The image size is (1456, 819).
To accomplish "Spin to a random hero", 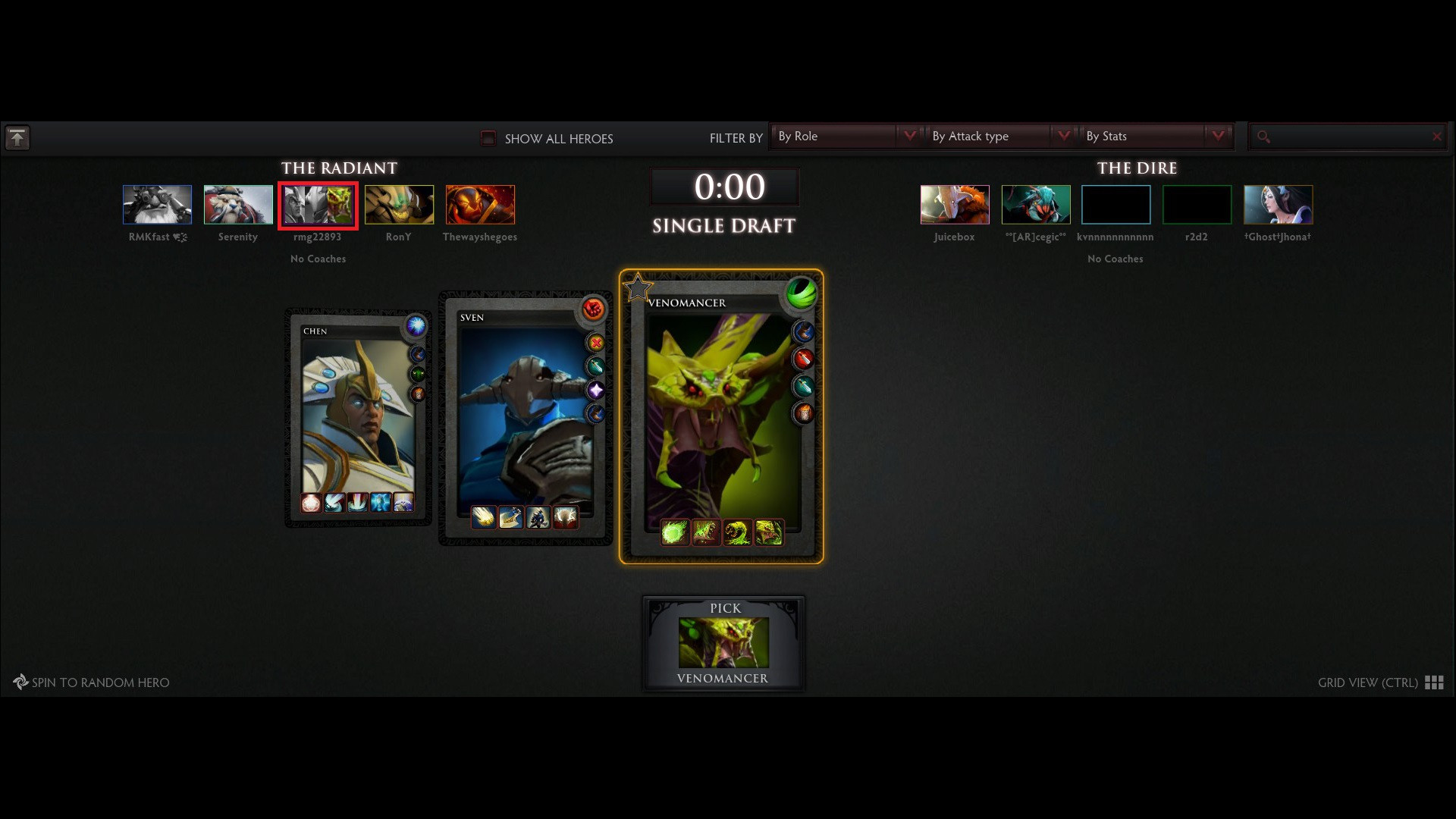I will coord(92,682).
